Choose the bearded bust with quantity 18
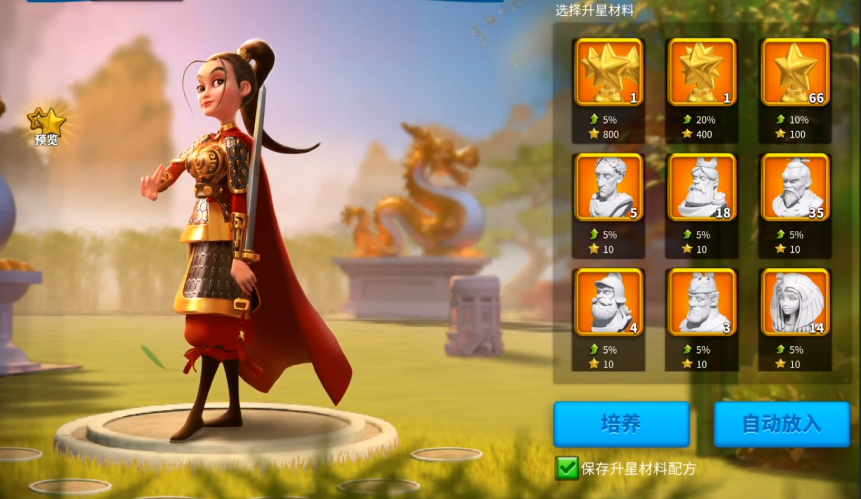This screenshot has width=861, height=499. [x=701, y=187]
